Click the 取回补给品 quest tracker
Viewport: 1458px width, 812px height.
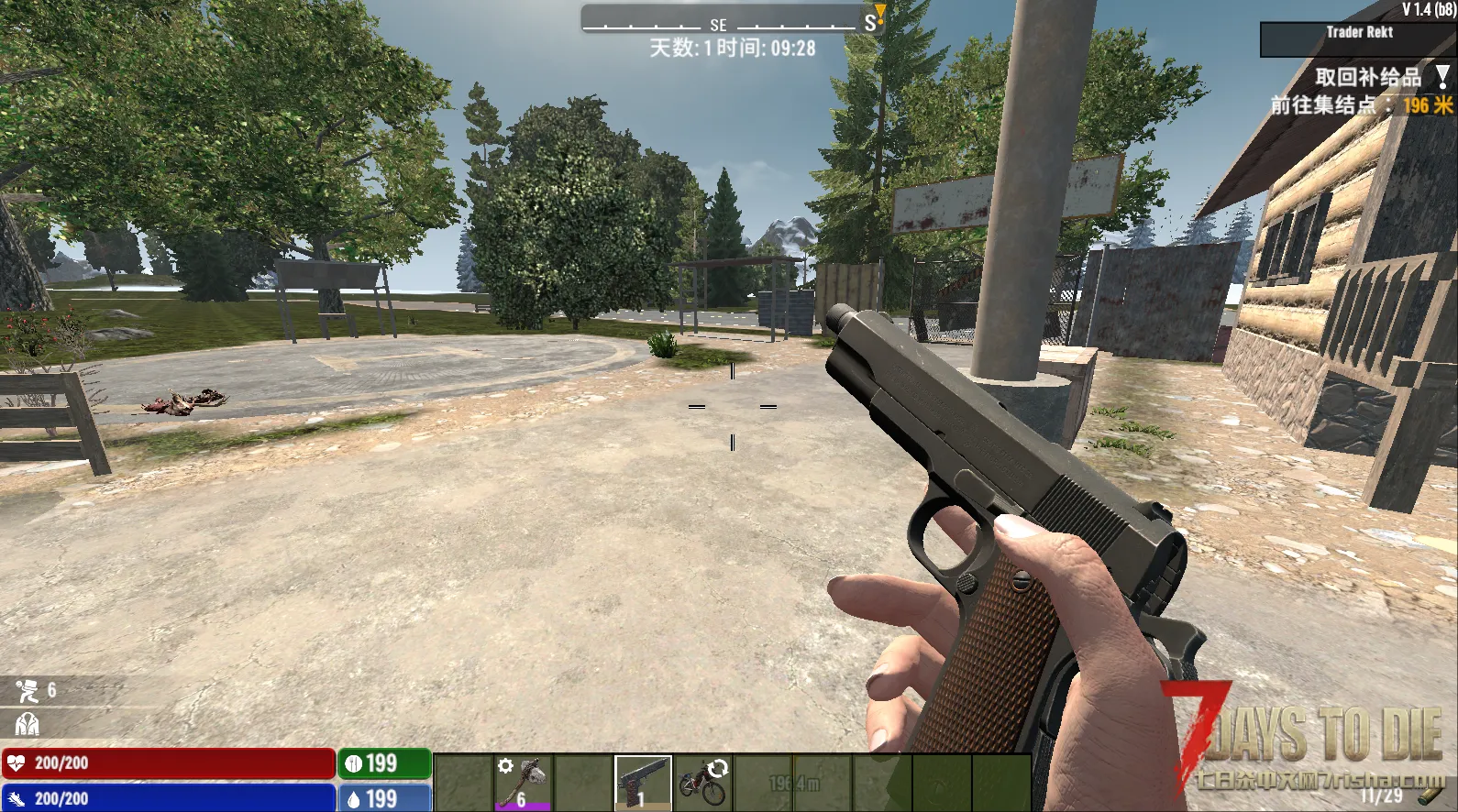(x=1368, y=78)
